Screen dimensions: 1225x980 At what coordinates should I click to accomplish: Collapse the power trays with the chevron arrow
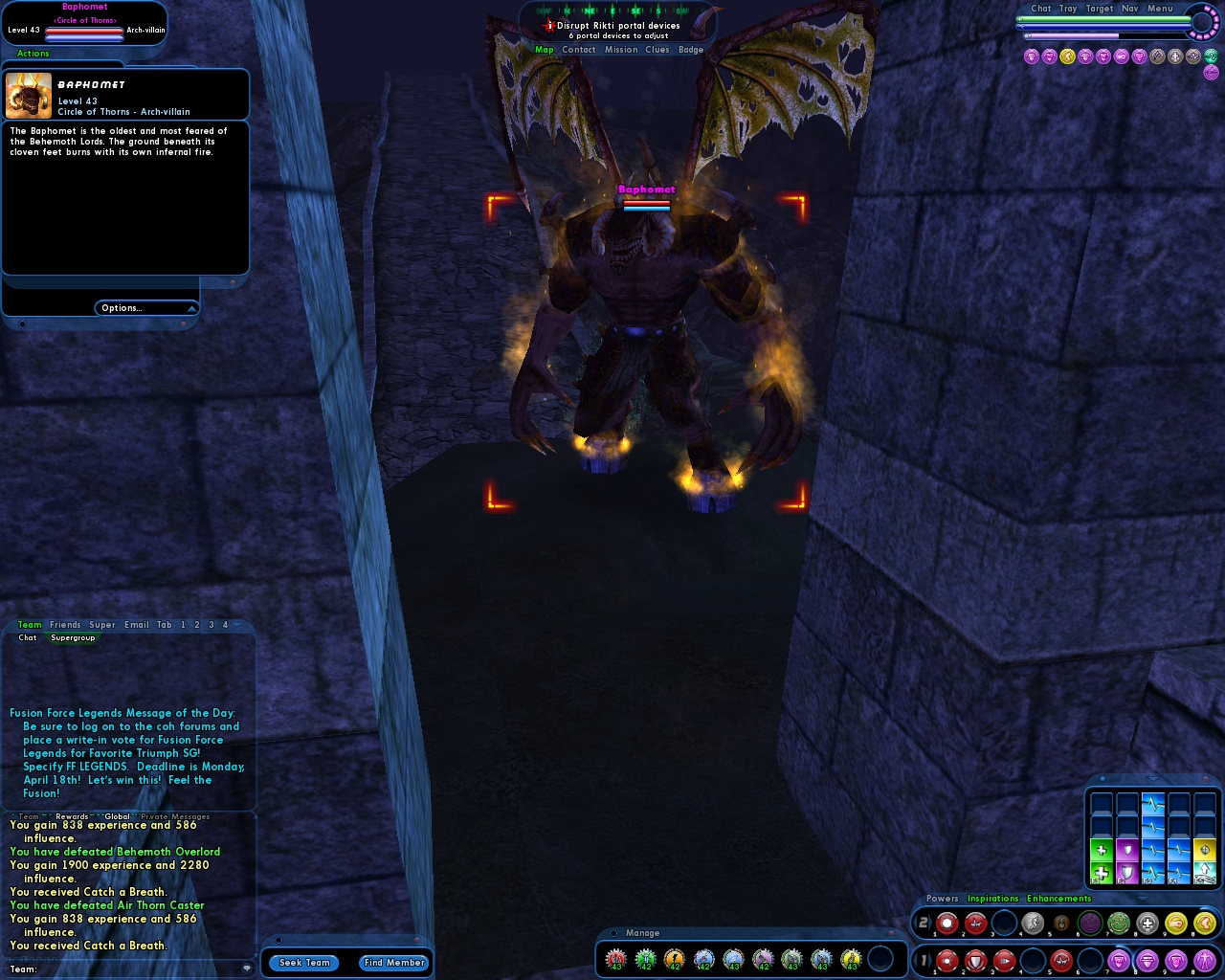tap(1141, 898)
